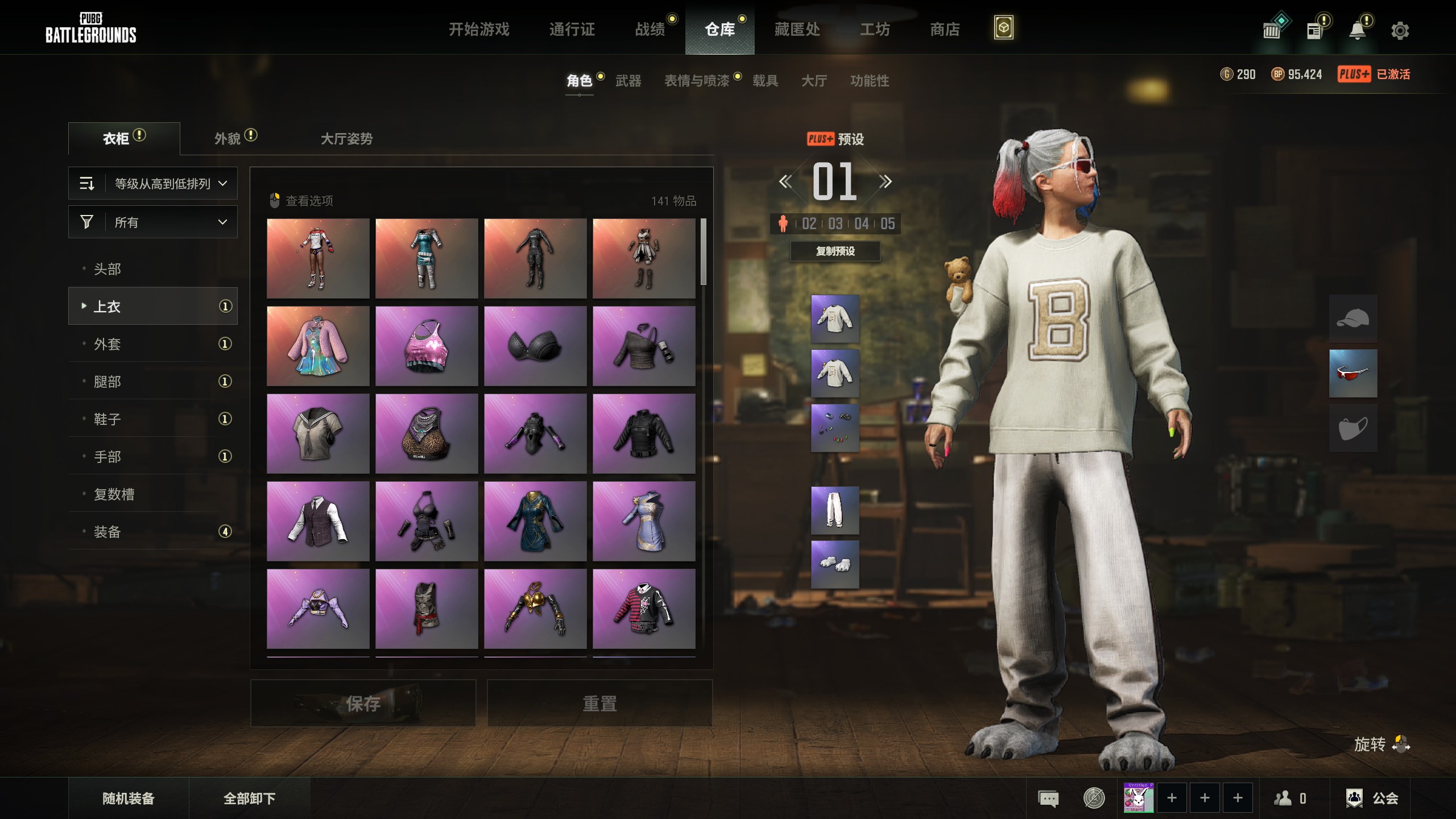This screenshot has width=1456, height=819.
Task: Open the bell notifications icon
Action: [x=1358, y=31]
